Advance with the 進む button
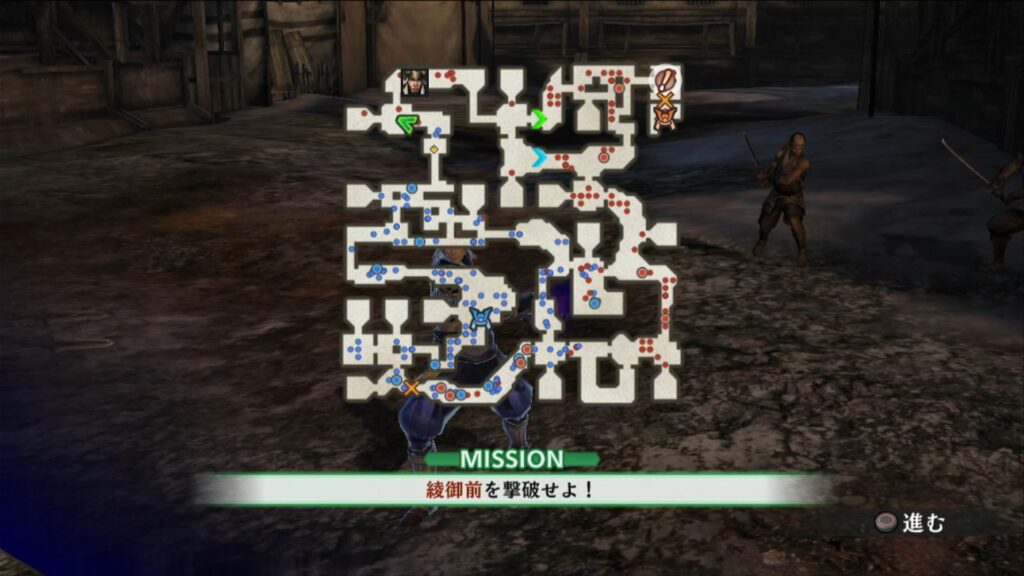This screenshot has height=576, width=1024. (x=908, y=521)
